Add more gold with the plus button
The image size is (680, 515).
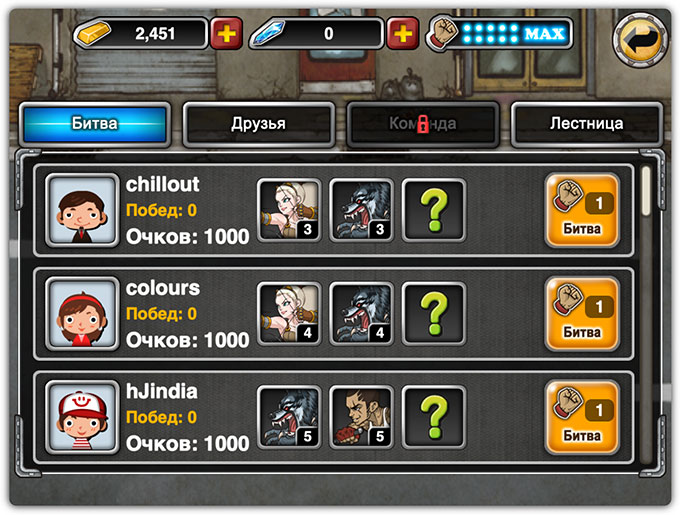click(226, 33)
